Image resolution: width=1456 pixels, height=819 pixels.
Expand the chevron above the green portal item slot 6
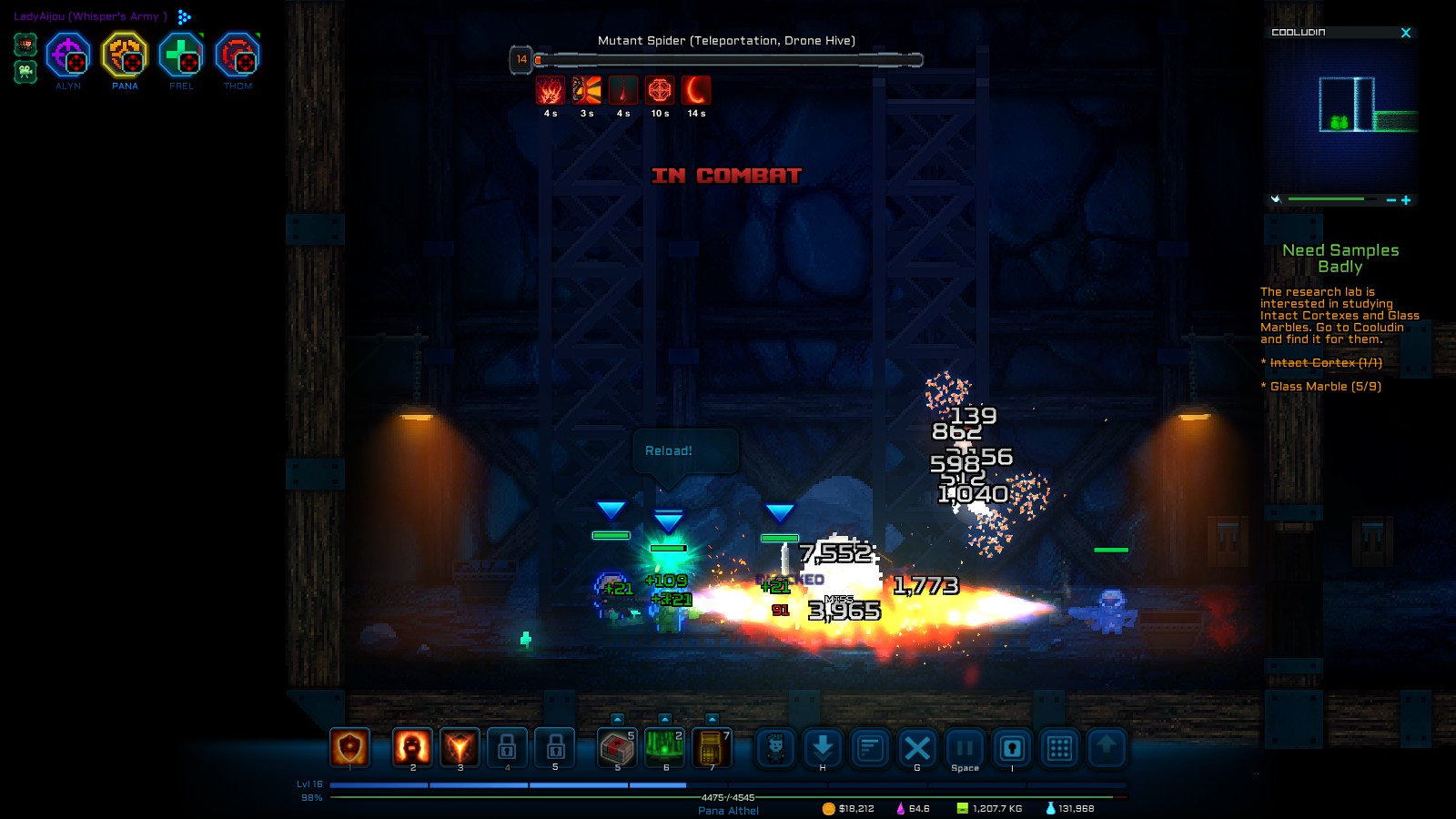click(663, 721)
